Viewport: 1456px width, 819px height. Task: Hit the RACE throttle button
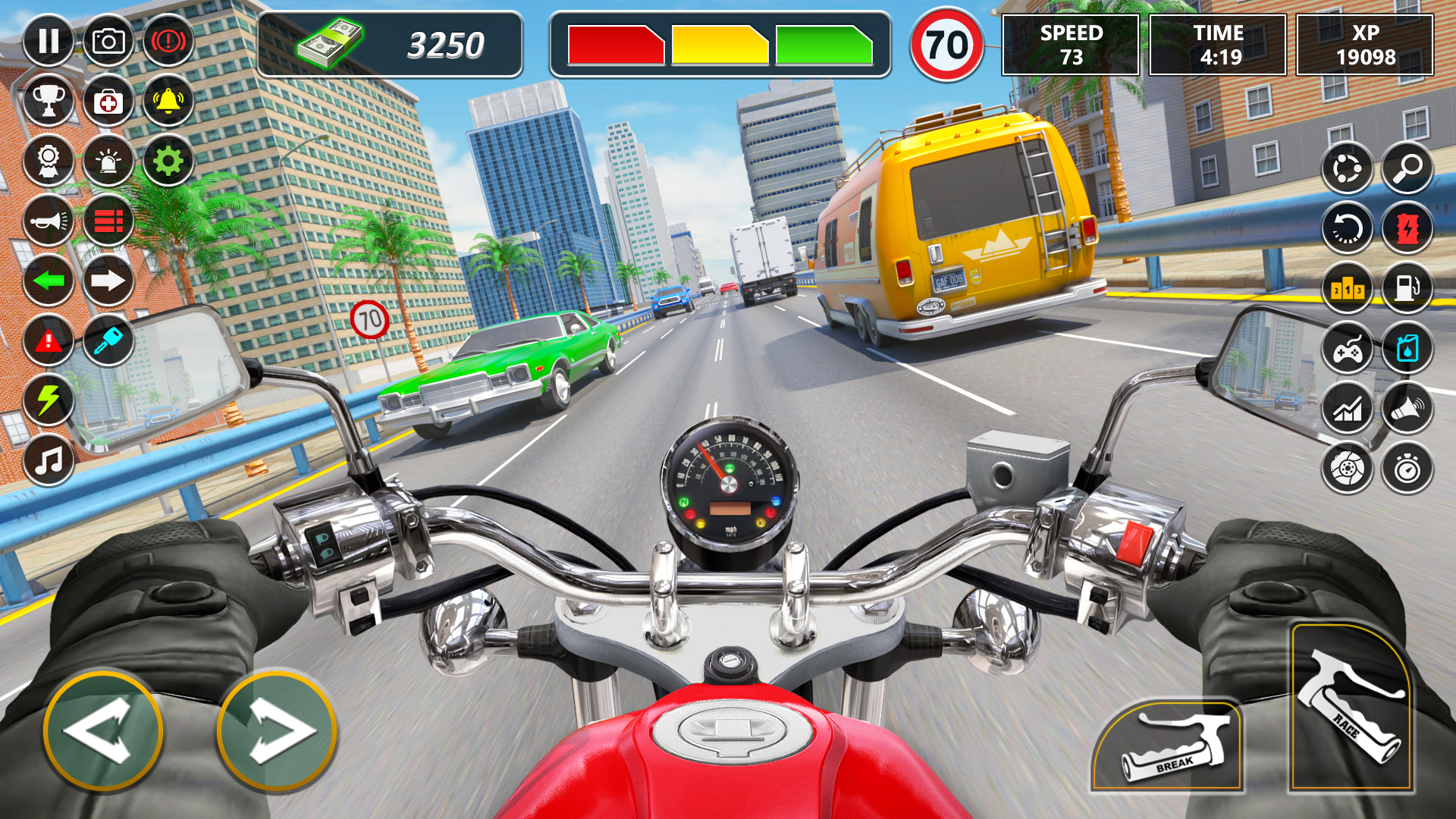[1351, 708]
